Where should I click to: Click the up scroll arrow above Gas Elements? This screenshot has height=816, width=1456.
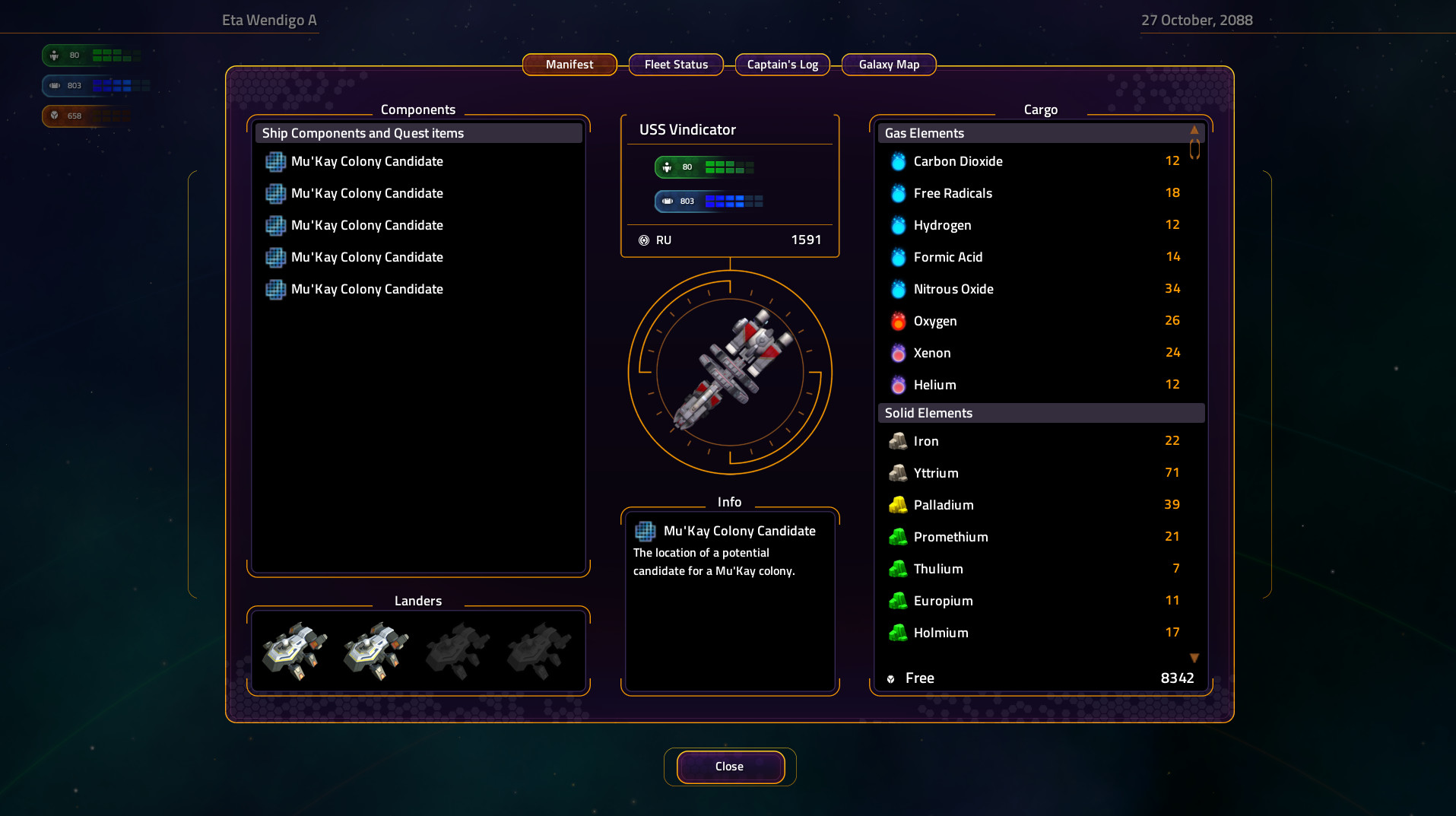click(x=1194, y=131)
